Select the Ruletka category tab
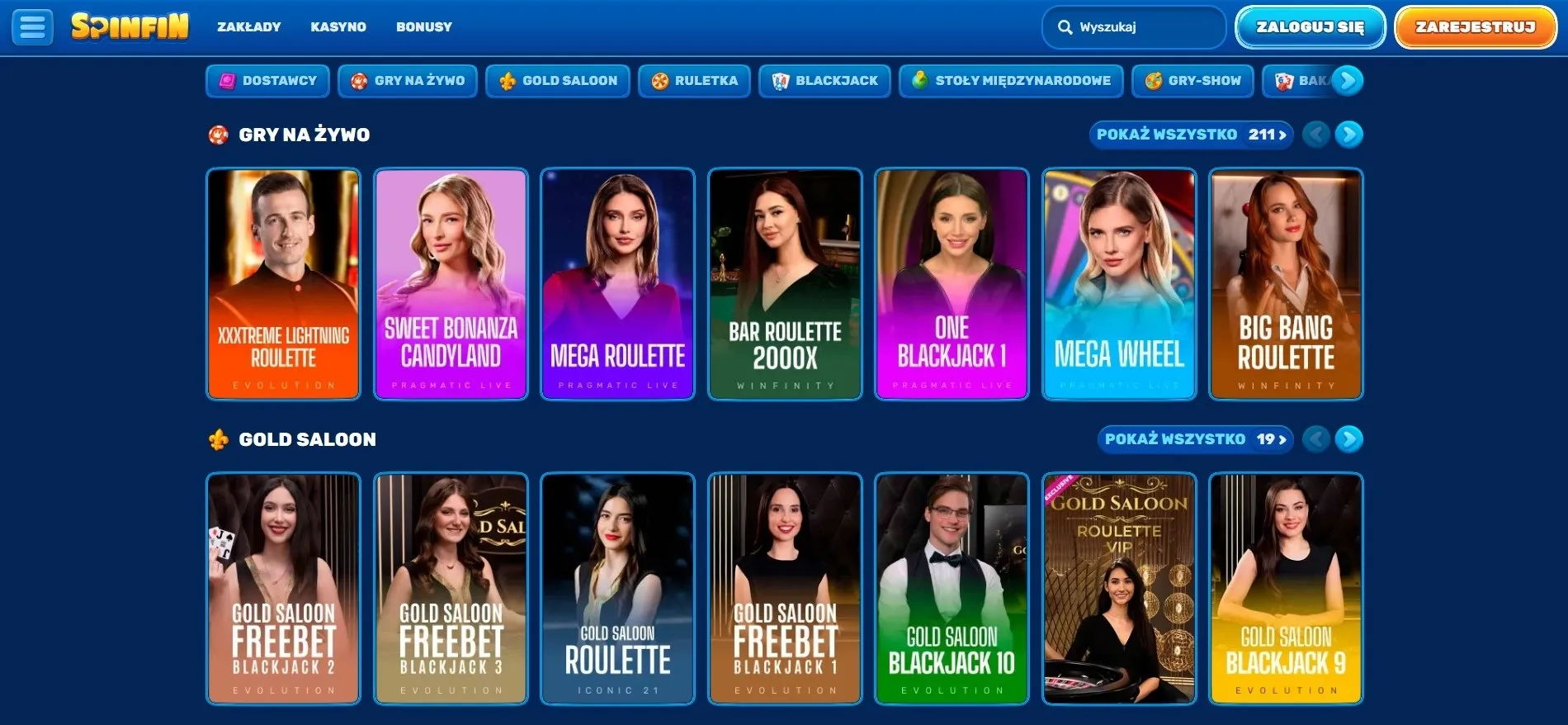Viewport: 1568px width, 725px height. pos(694,81)
